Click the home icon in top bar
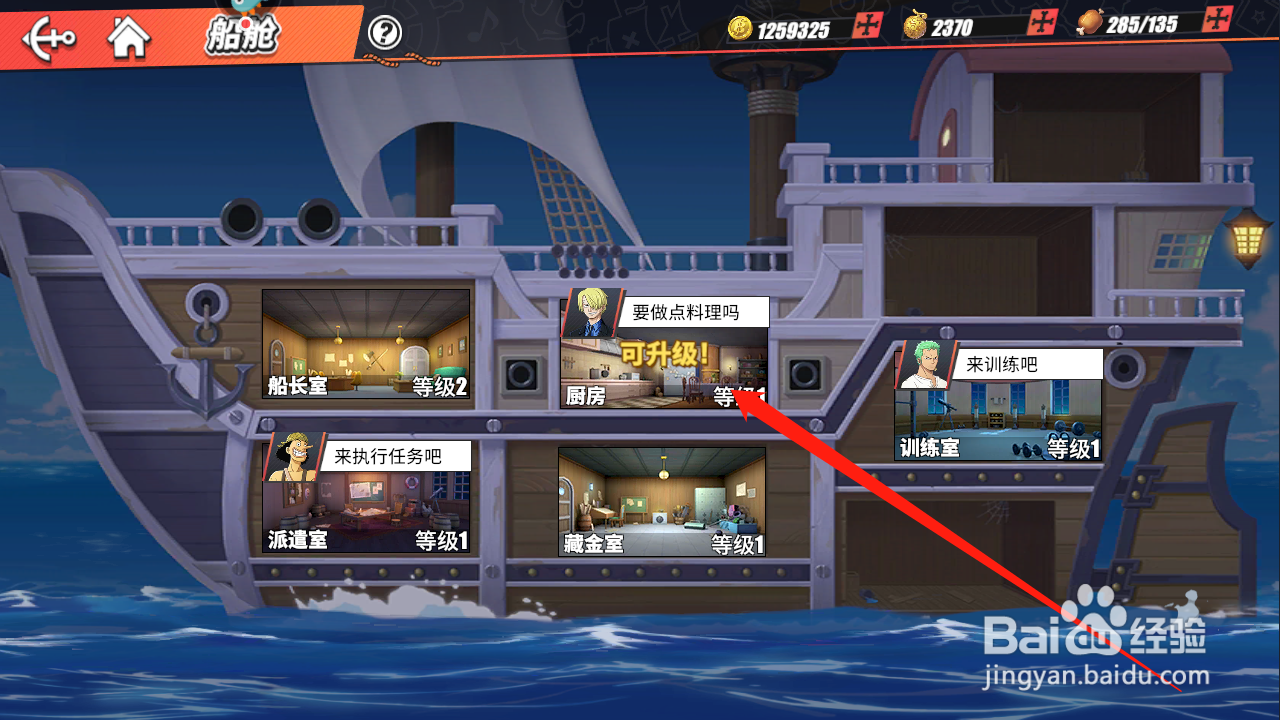1280x720 pixels. click(128, 37)
